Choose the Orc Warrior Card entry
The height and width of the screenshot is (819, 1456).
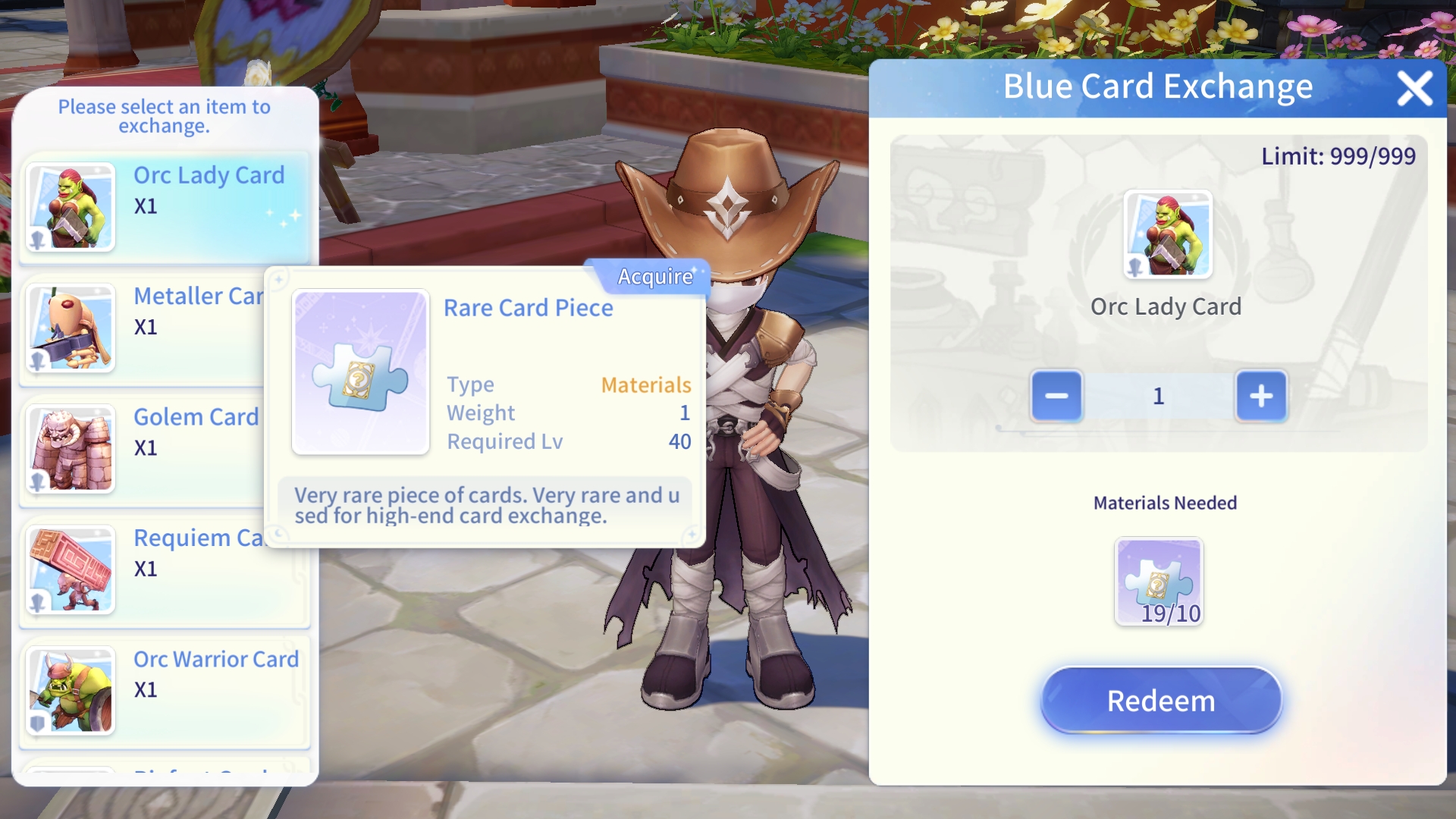164,690
